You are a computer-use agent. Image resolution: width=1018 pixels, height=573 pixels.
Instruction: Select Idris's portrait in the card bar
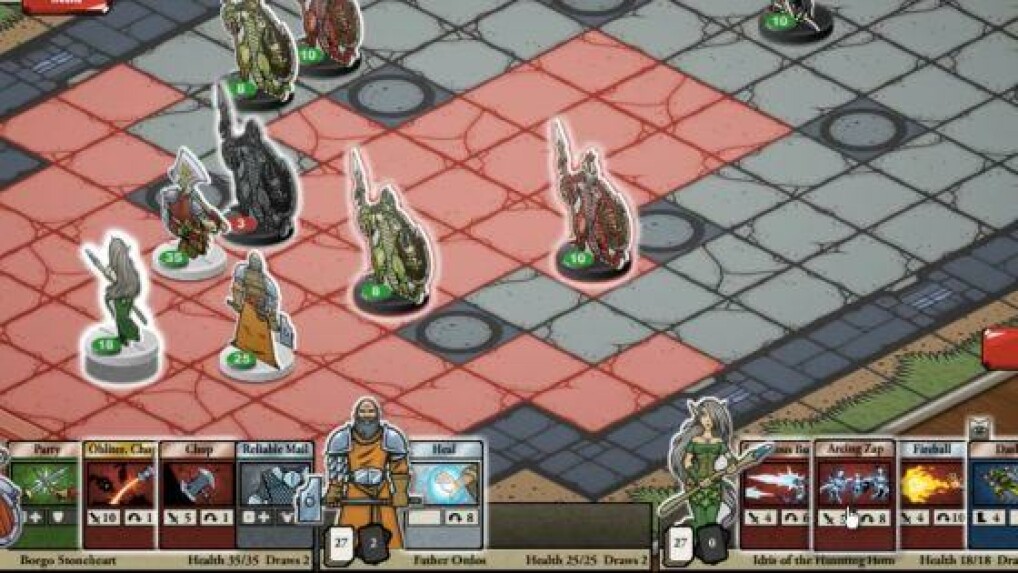pyautogui.click(x=706, y=470)
